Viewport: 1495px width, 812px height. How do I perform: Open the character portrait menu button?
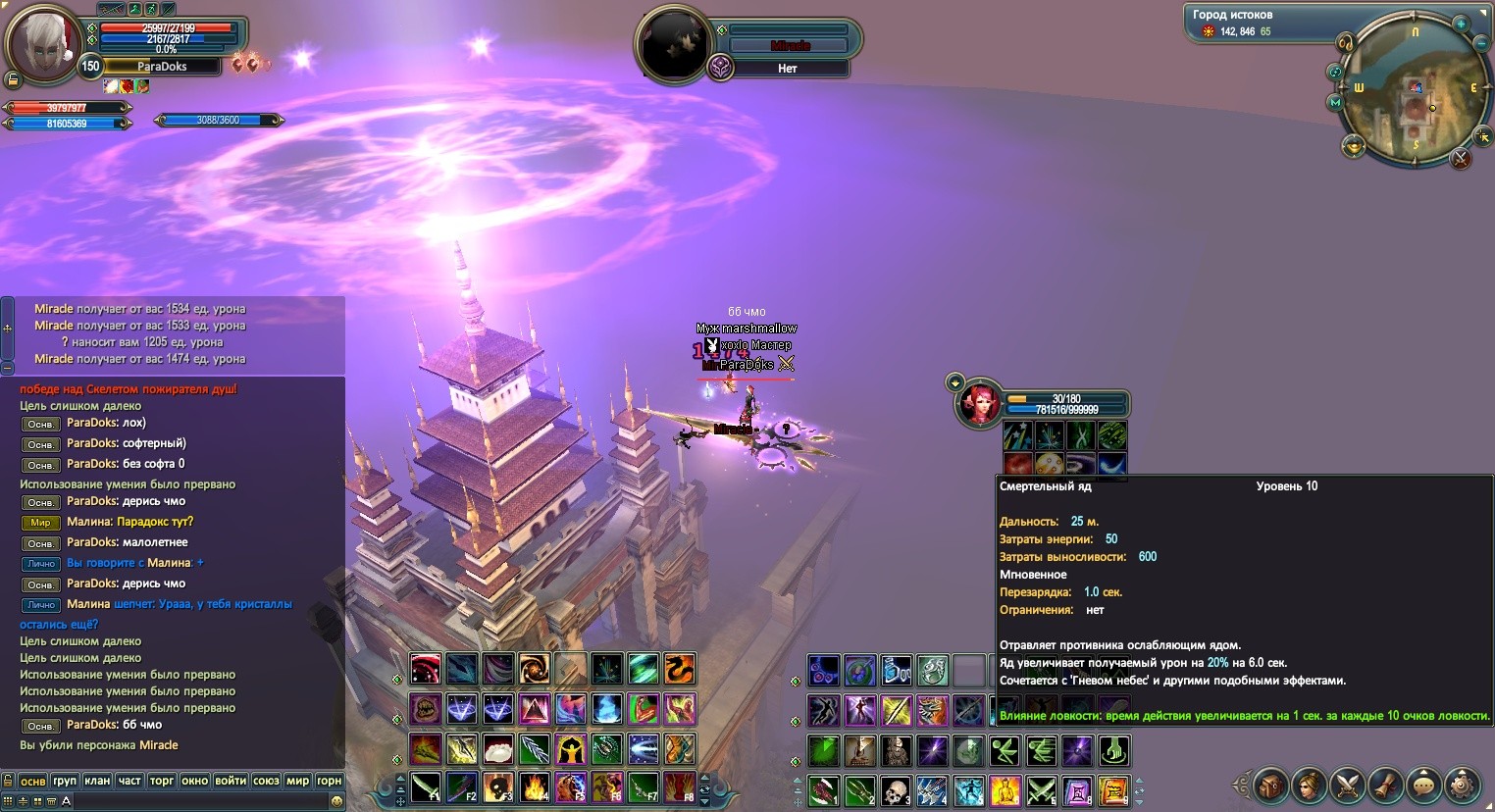click(x=1309, y=785)
